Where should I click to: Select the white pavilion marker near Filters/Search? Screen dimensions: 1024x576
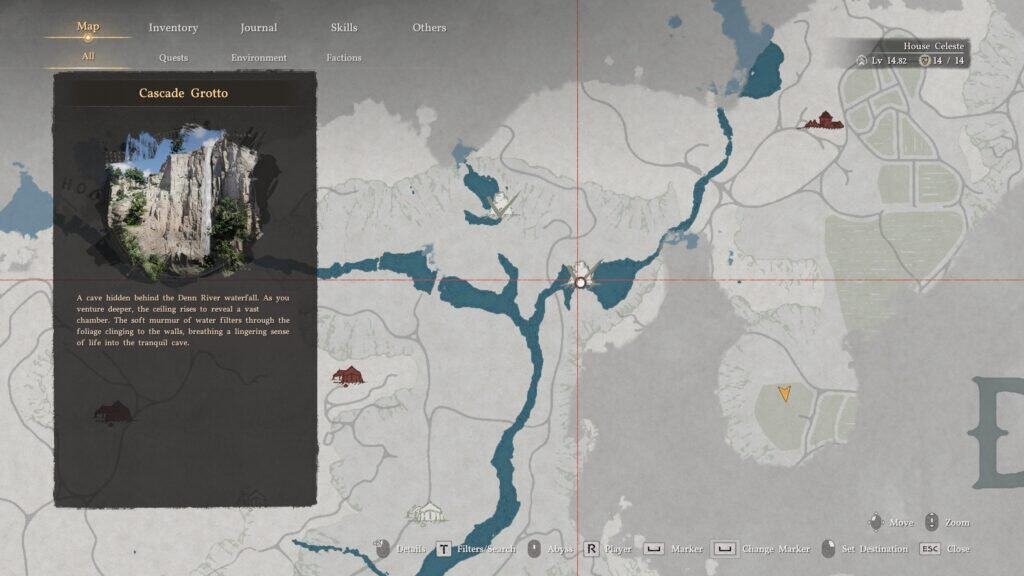(428, 512)
